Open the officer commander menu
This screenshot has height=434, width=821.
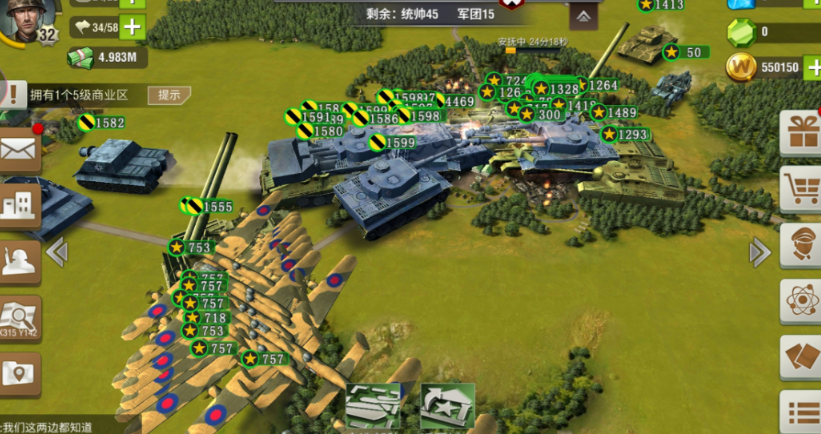pyautogui.click(x=802, y=245)
